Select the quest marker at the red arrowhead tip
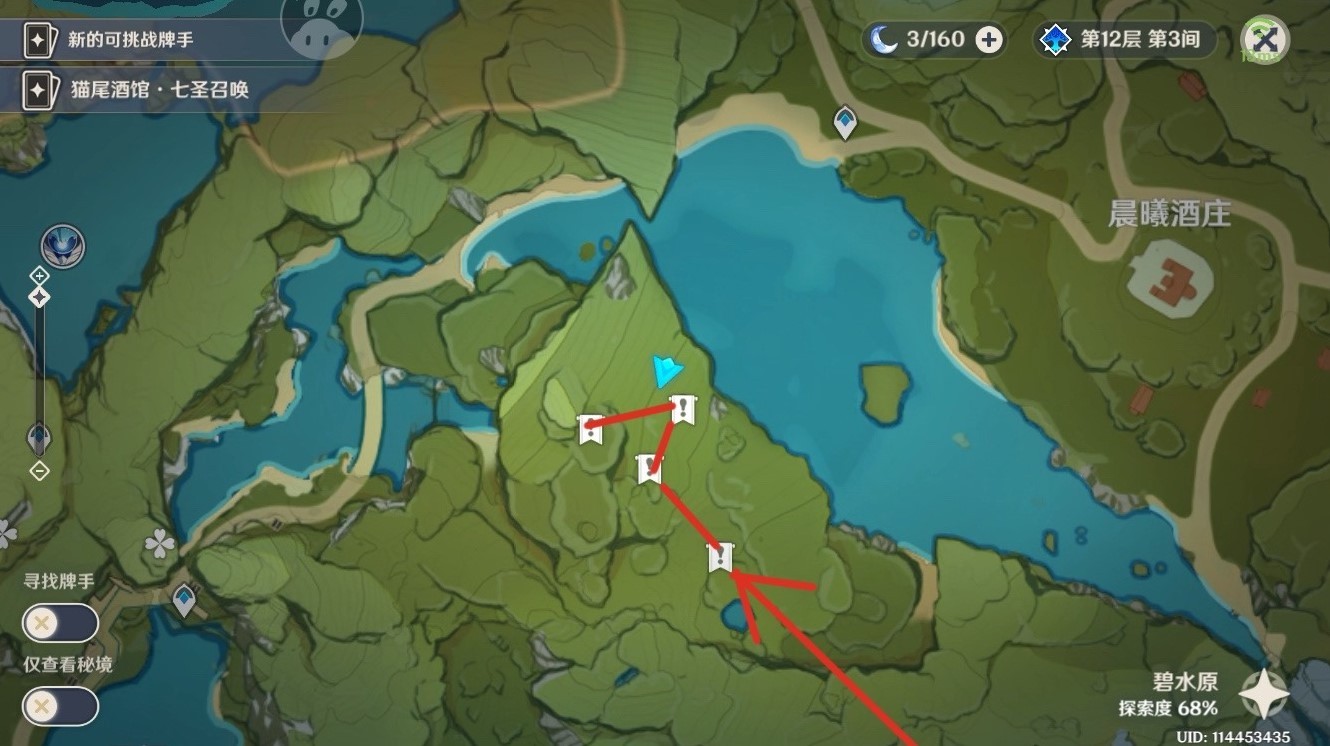This screenshot has height=746, width=1330. coord(720,558)
